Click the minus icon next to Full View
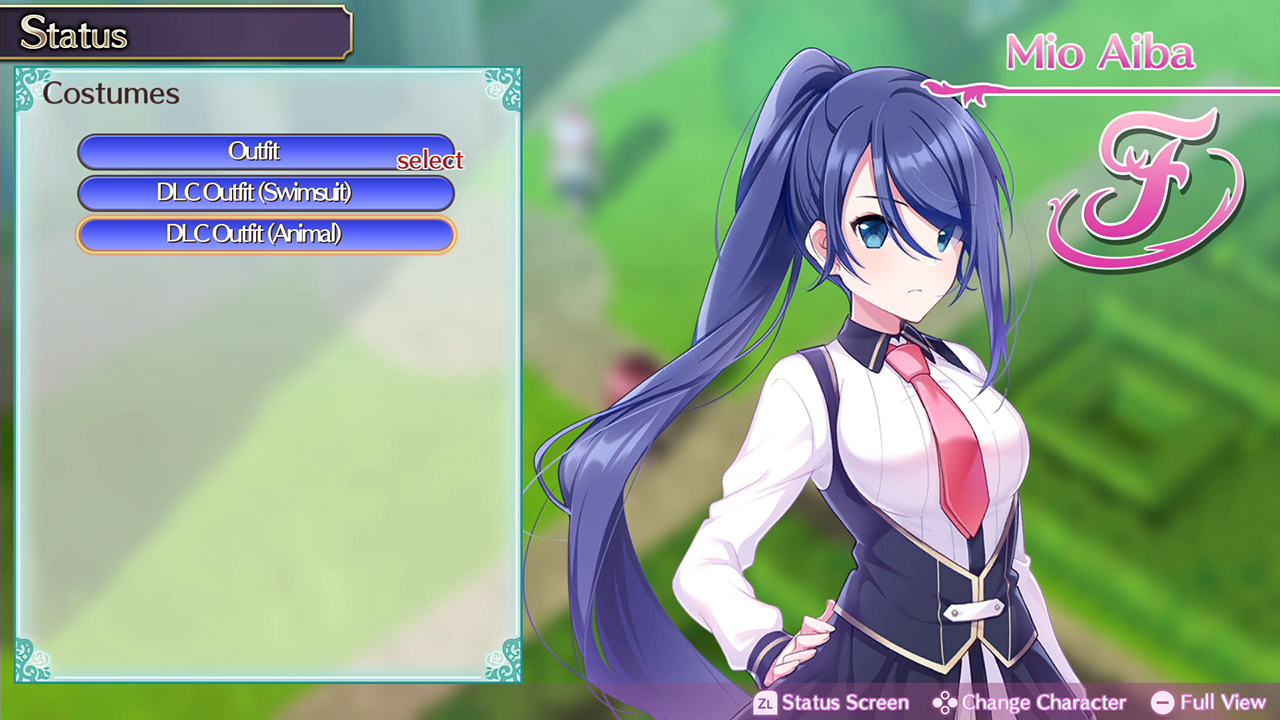Viewport: 1280px width, 720px height. 1165,703
